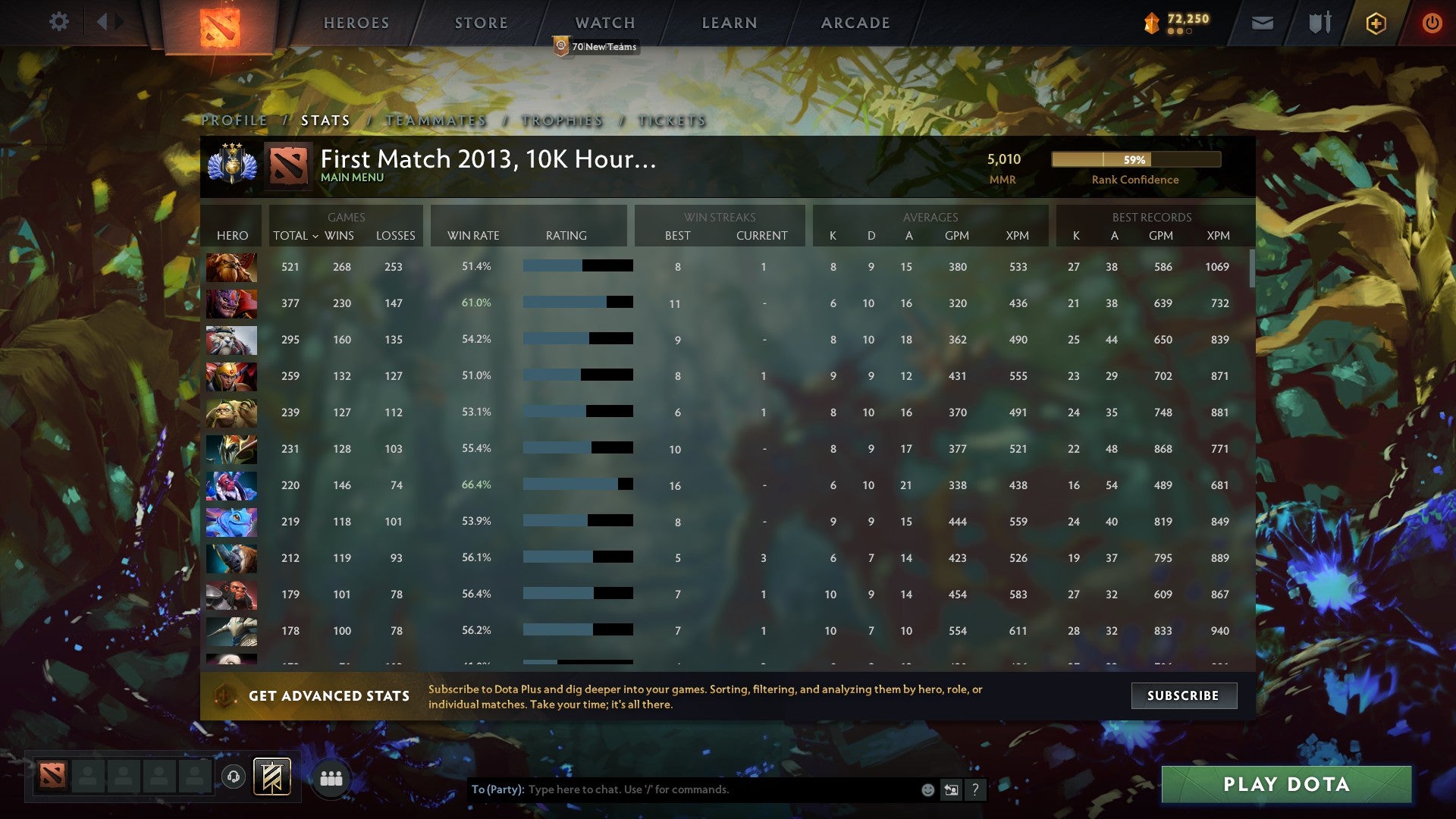Viewport: 1456px width, 819px height.
Task: Open the TOTAL column sort dropdown
Action: click(297, 236)
